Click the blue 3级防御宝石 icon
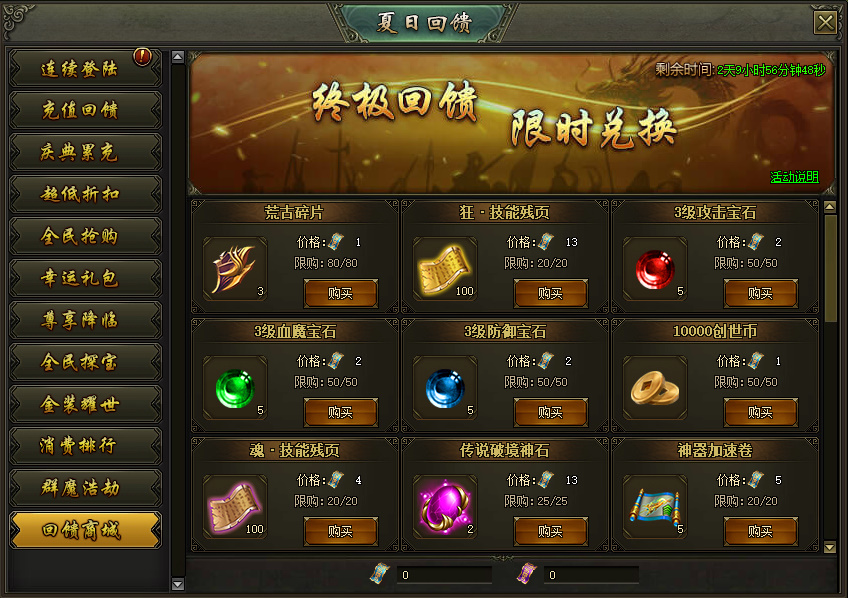 coord(445,387)
